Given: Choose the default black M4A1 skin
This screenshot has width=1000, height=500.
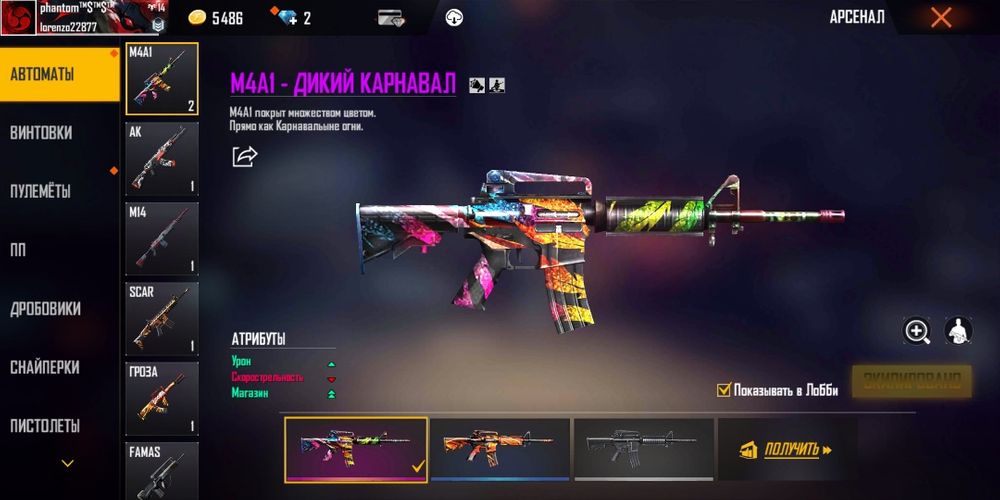Looking at the screenshot, I should 643,448.
